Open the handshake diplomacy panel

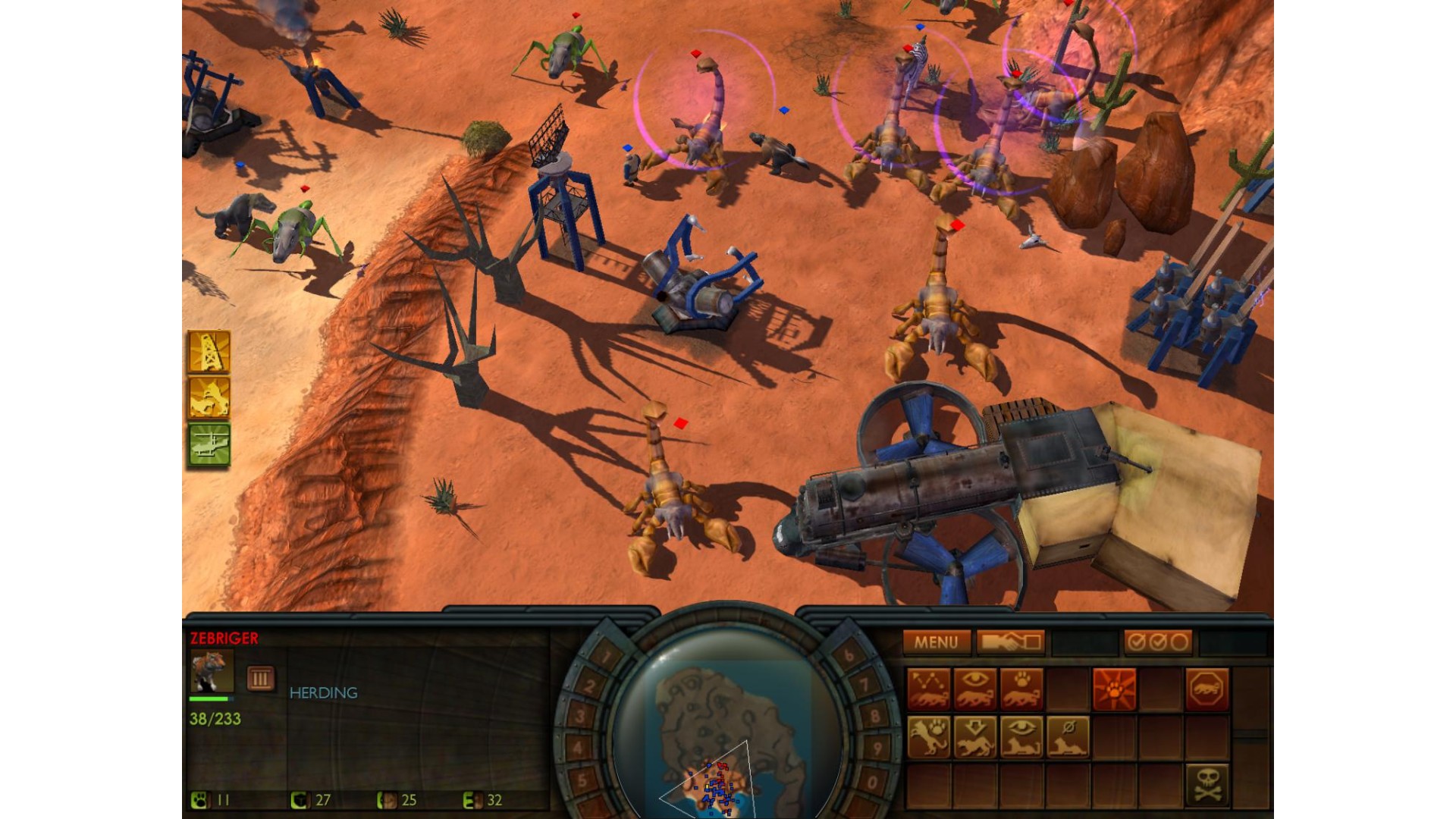point(1010,642)
